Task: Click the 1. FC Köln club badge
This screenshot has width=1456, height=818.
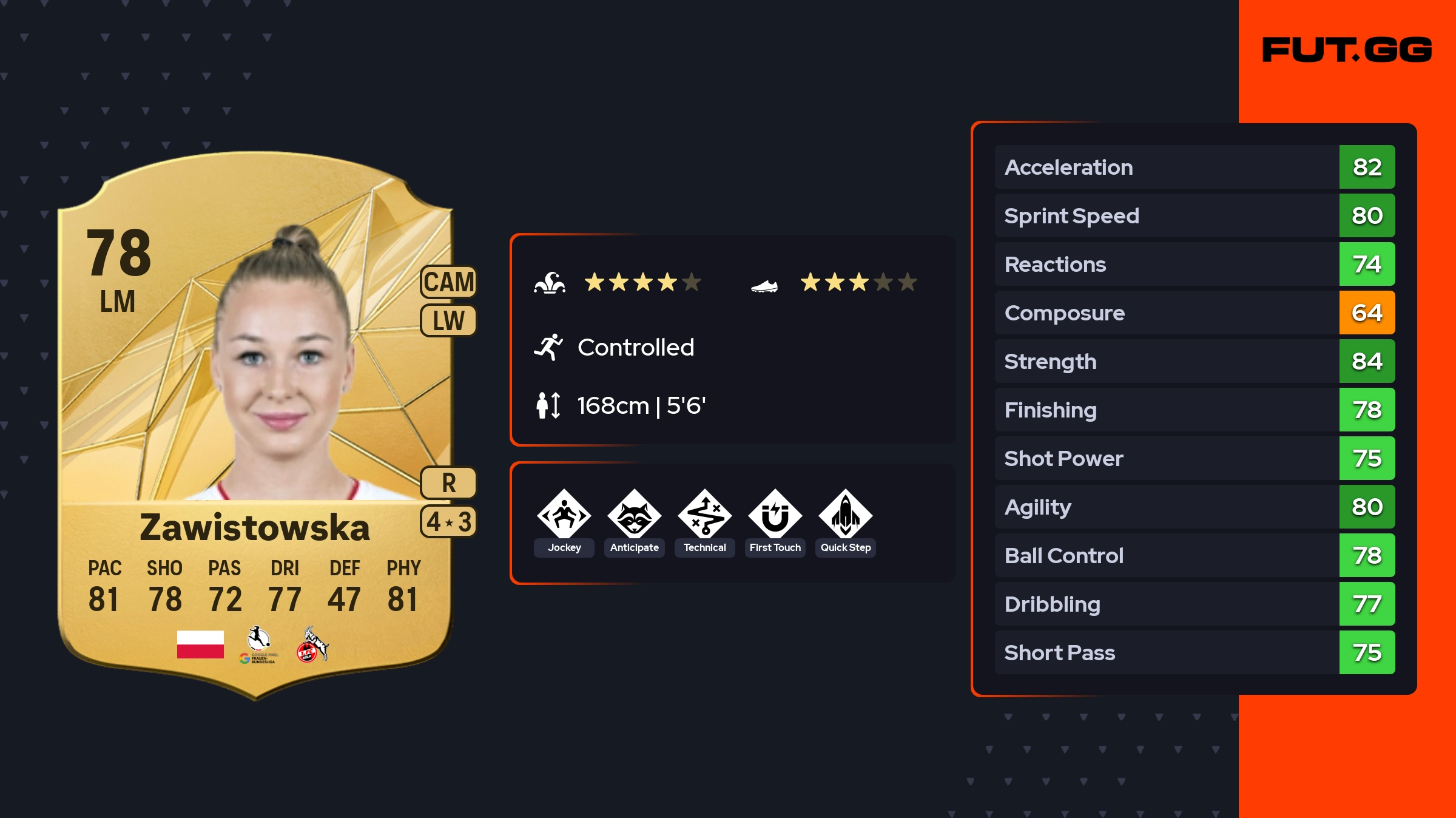Action: (312, 644)
